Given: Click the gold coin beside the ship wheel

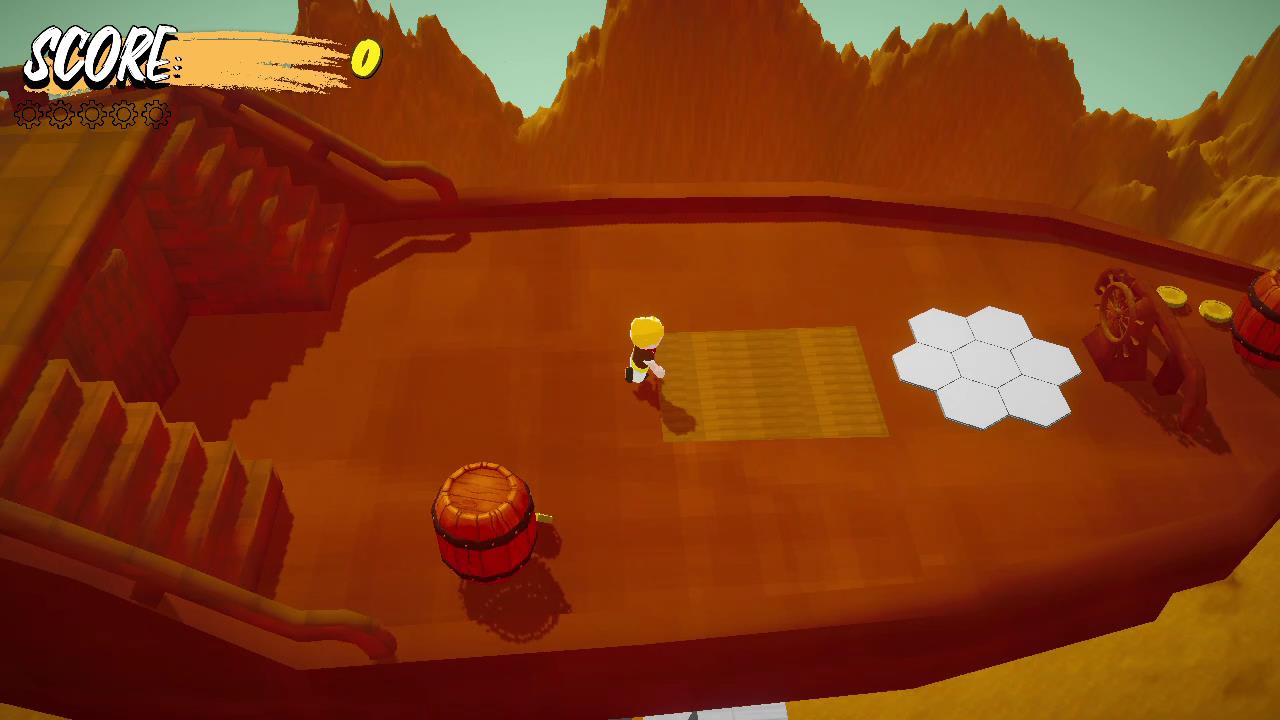Looking at the screenshot, I should pyautogui.click(x=1172, y=295).
